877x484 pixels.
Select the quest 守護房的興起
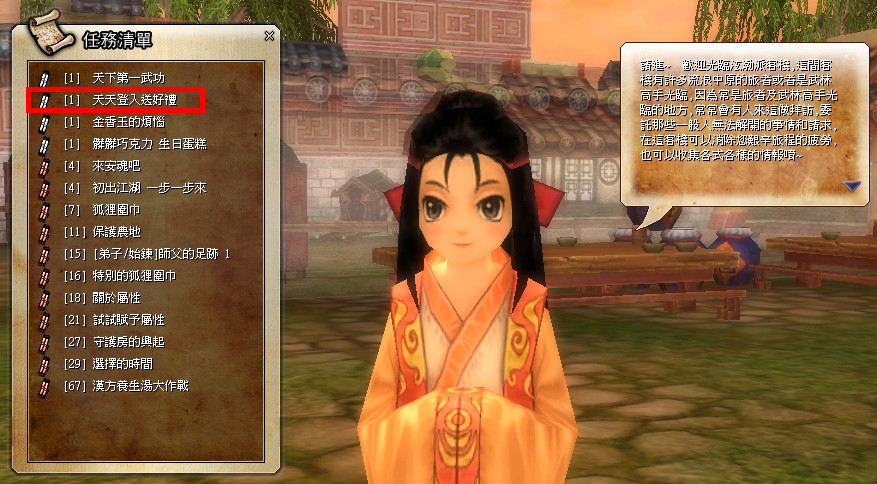[x=126, y=341]
